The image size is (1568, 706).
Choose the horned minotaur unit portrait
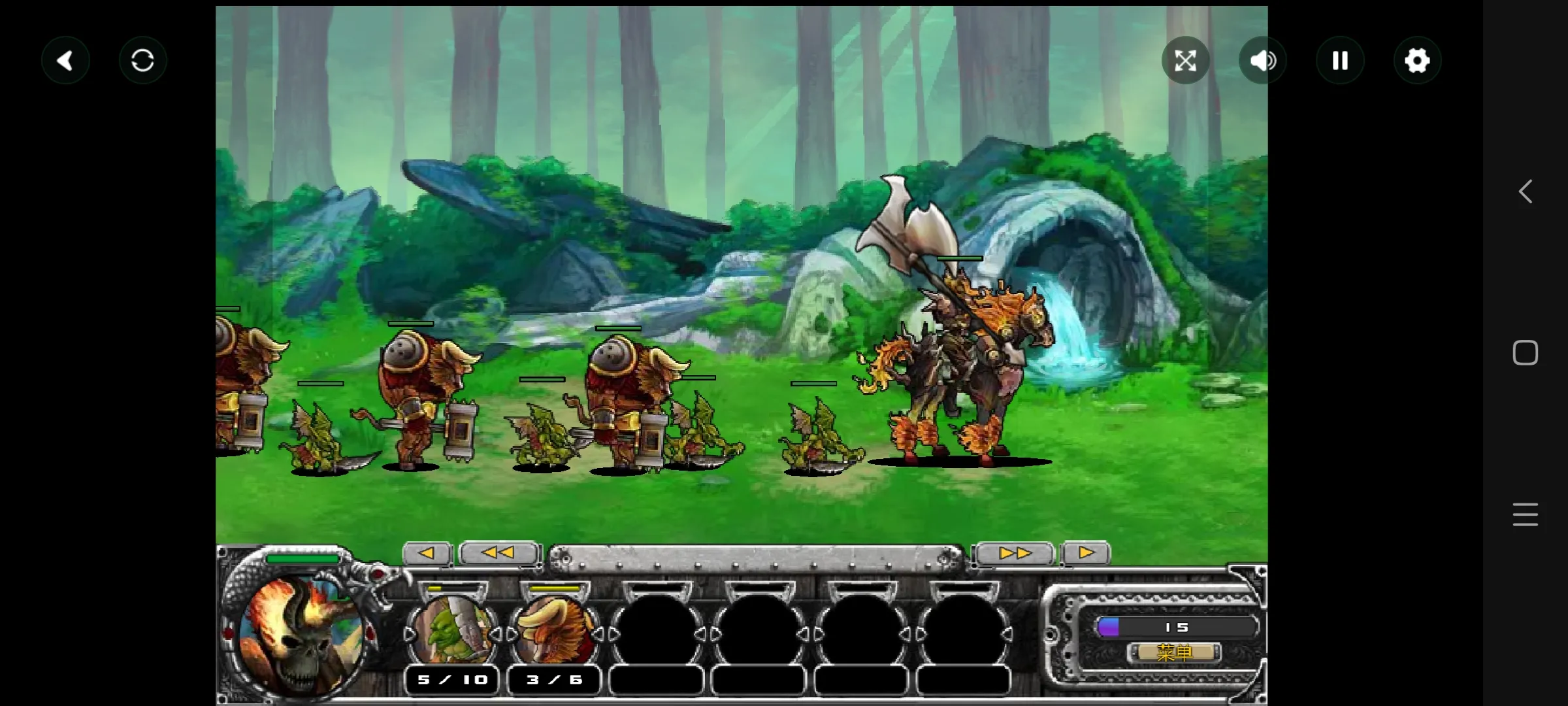[x=554, y=632]
